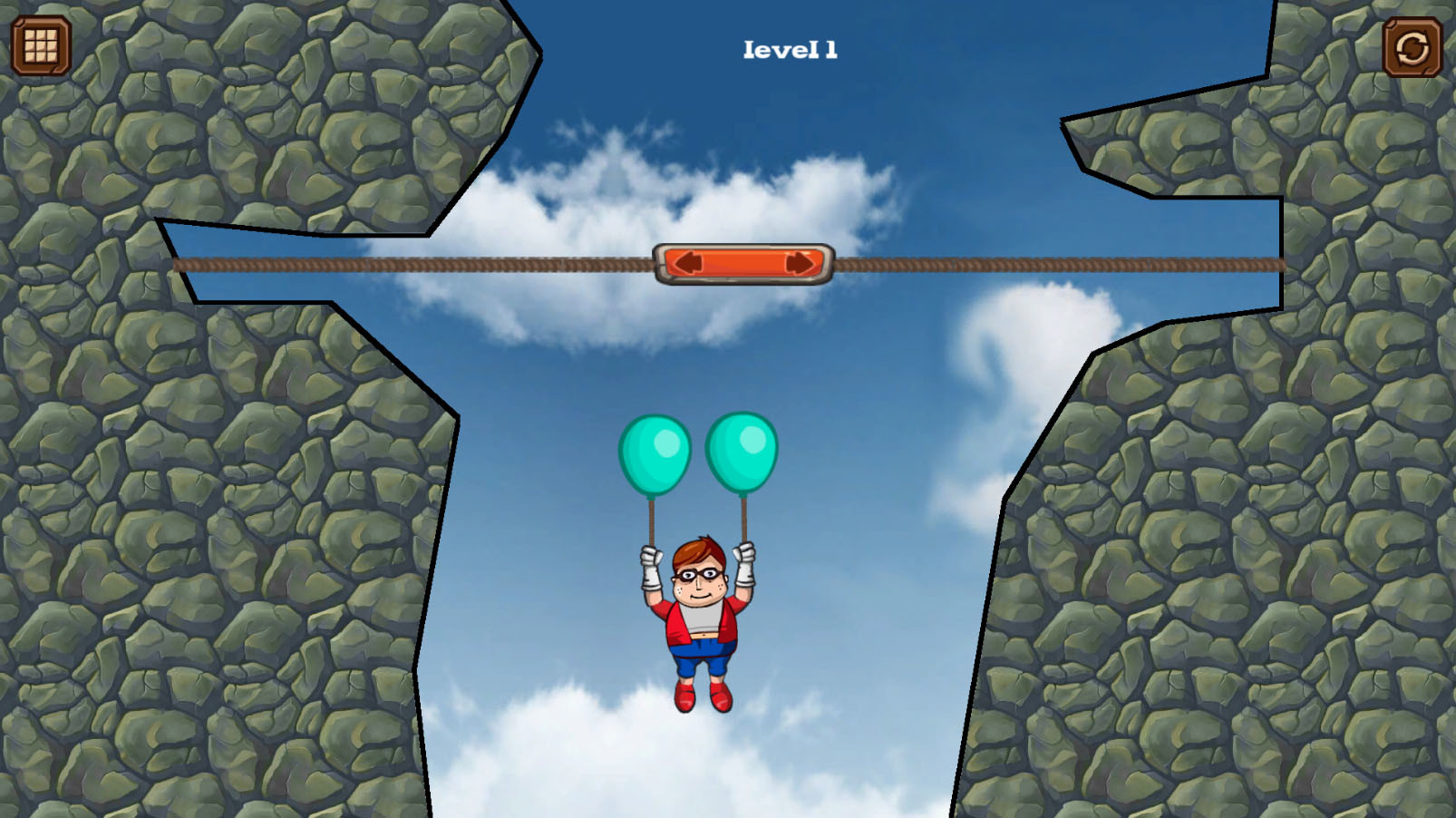Click the orange rope cutter widget
Screen dimensions: 1456x818
tap(743, 265)
